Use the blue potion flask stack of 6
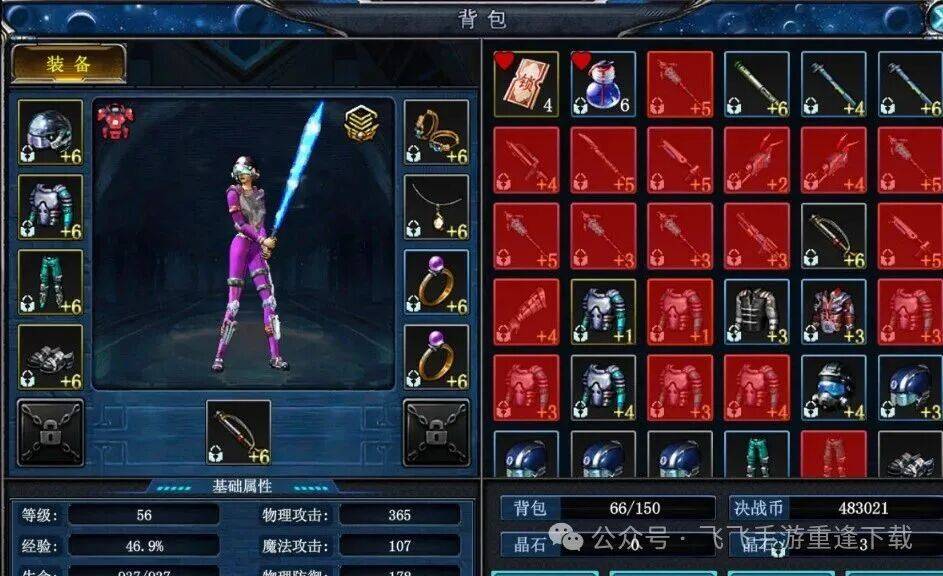This screenshot has width=943, height=576. (603, 84)
